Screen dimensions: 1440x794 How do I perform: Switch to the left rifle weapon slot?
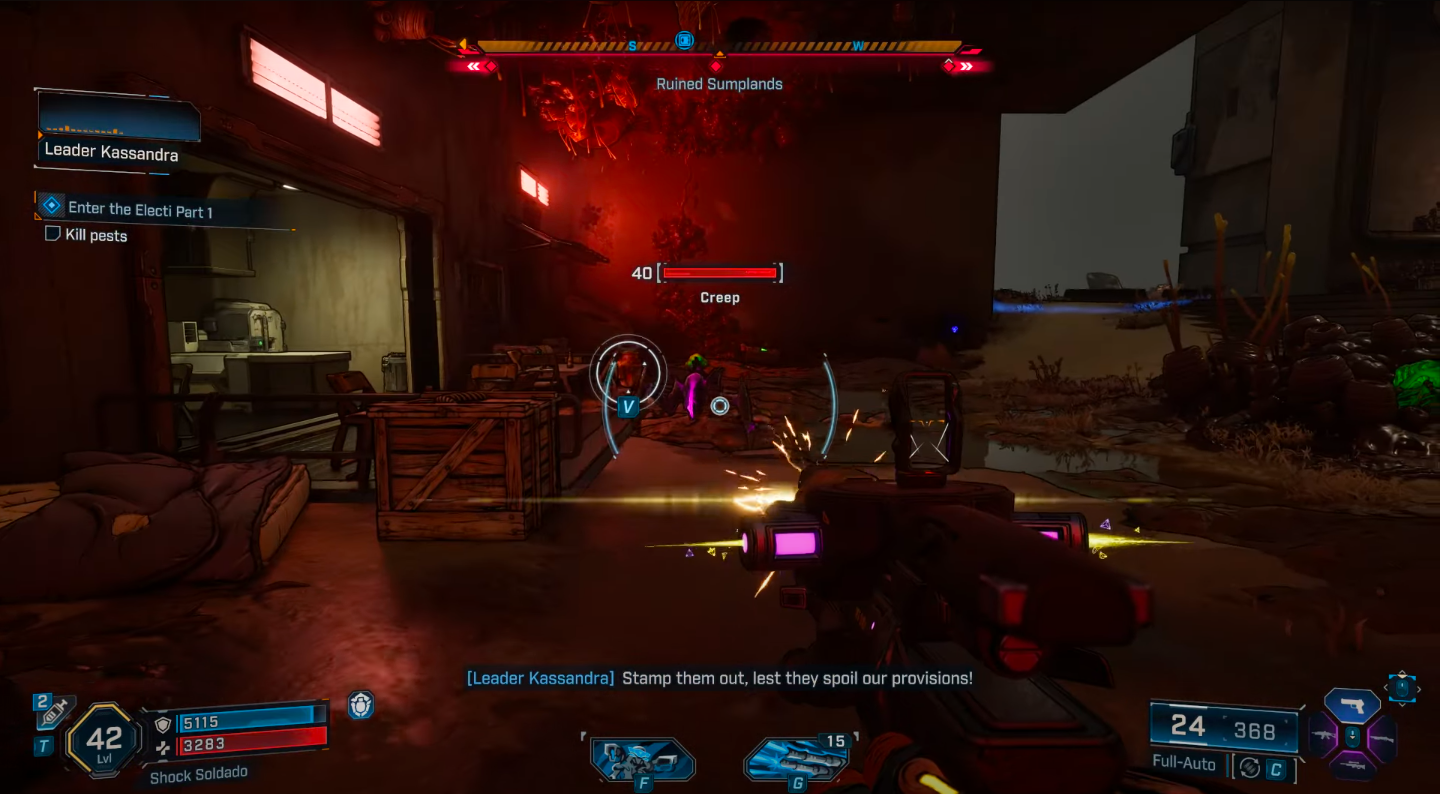click(x=1323, y=737)
